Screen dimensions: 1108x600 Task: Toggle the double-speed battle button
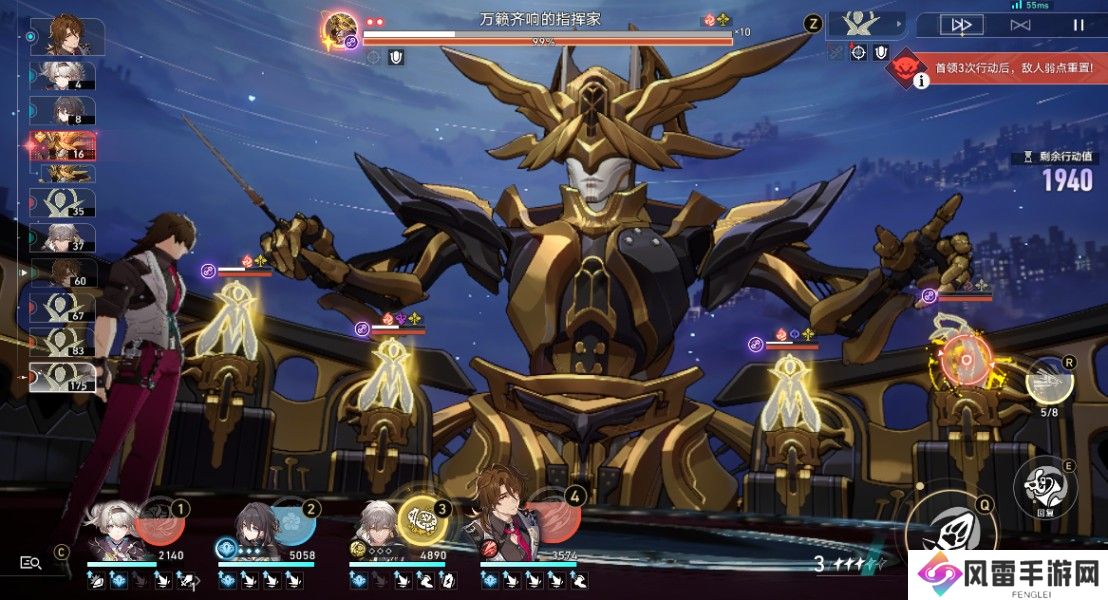(x=962, y=24)
